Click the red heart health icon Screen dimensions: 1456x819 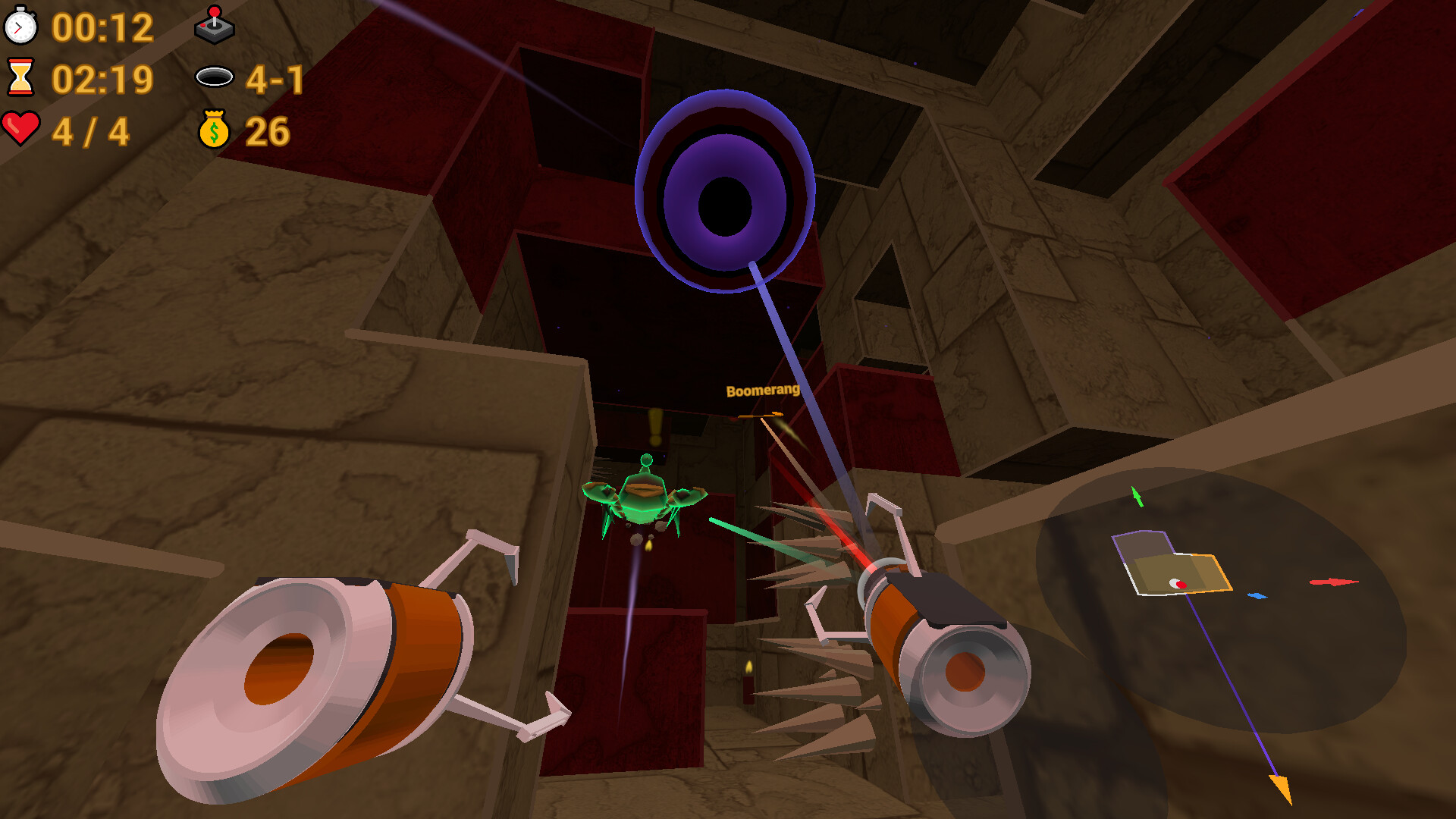pyautogui.click(x=22, y=129)
